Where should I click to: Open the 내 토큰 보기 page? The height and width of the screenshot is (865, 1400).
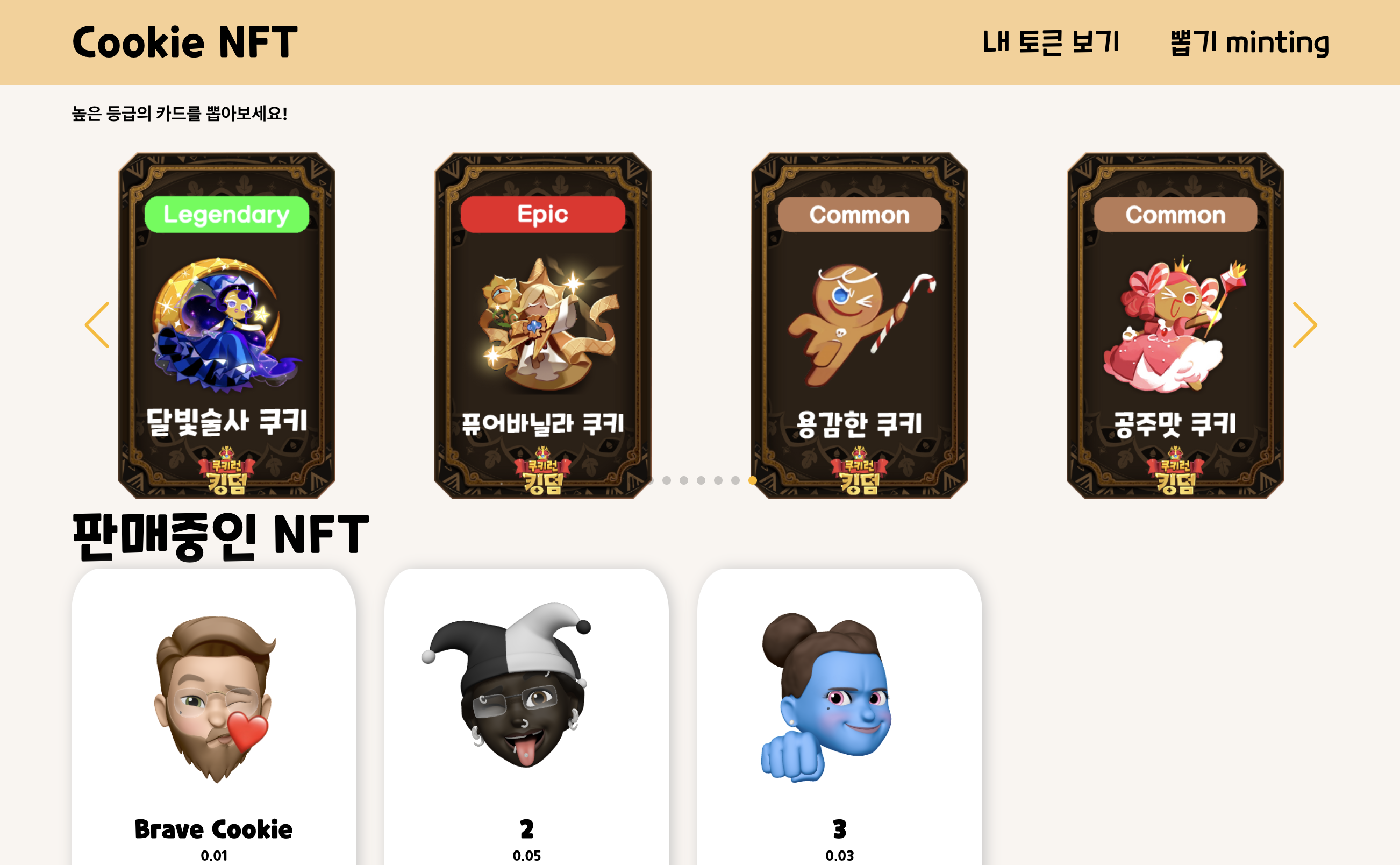coord(1051,41)
